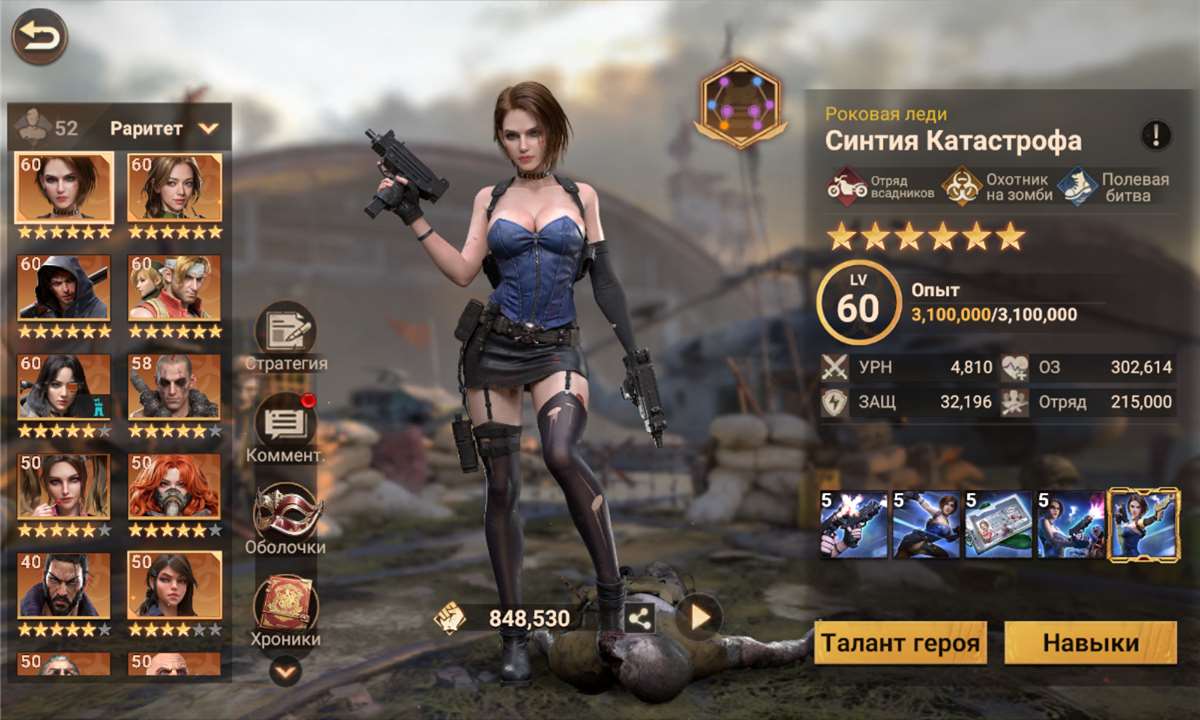Tap the Отряд всадников trait icon
Image resolution: width=1200 pixels, height=720 pixels.
point(846,187)
